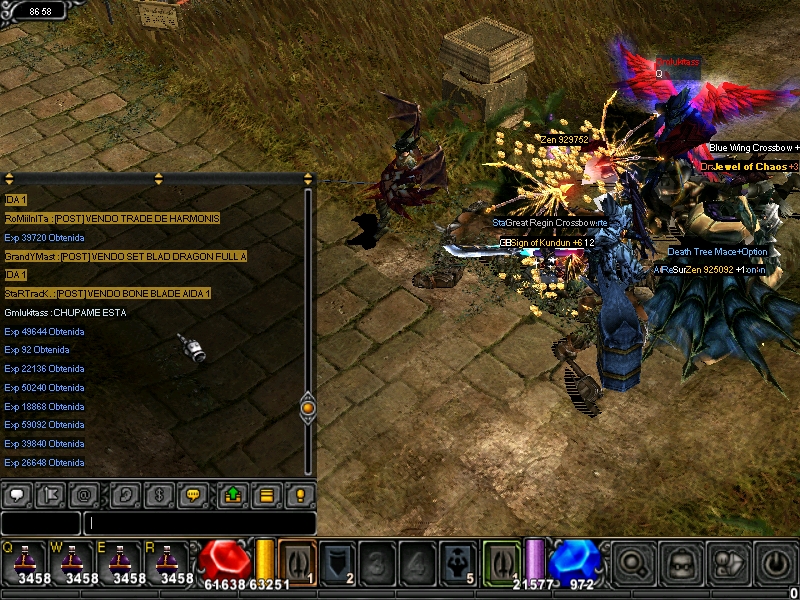Click the yellow exclamation mark button
This screenshot has height=600, width=800.
(300, 494)
